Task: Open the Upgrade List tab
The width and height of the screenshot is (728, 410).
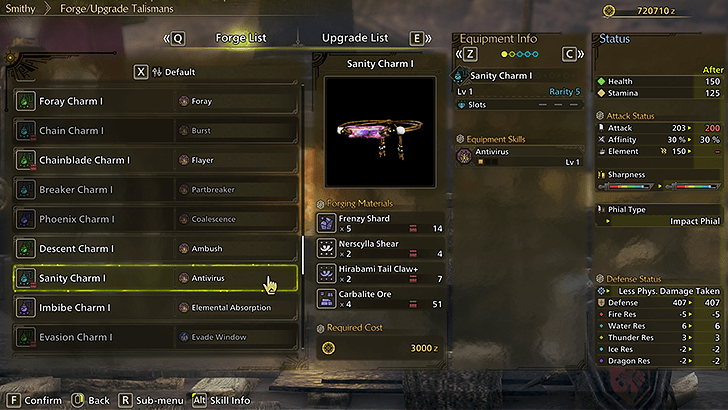Action: coord(354,38)
